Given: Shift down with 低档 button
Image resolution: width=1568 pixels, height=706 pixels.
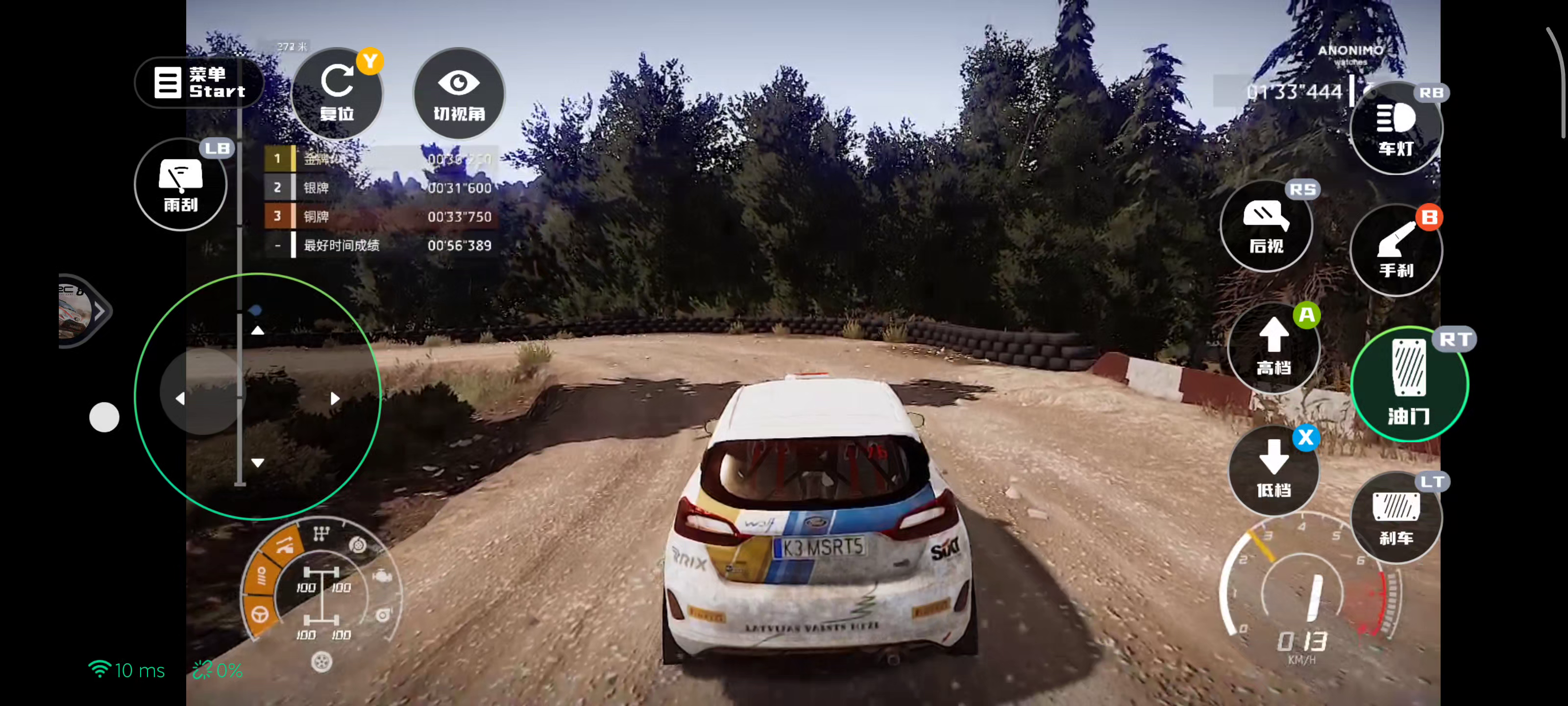Looking at the screenshot, I should coord(1274,470).
